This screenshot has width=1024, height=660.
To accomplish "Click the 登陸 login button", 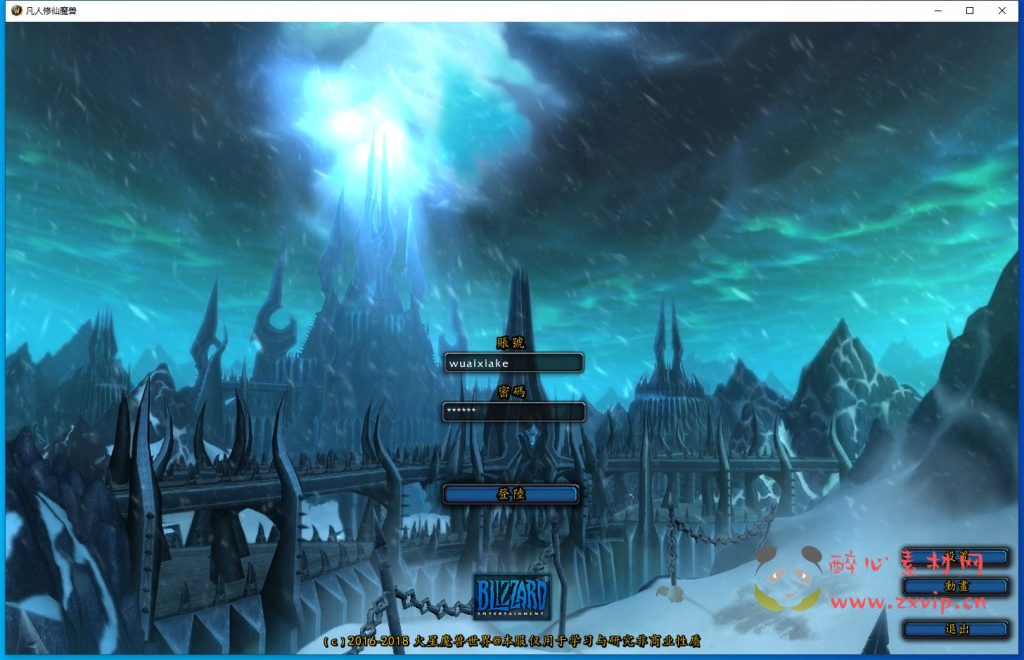I will (511, 494).
